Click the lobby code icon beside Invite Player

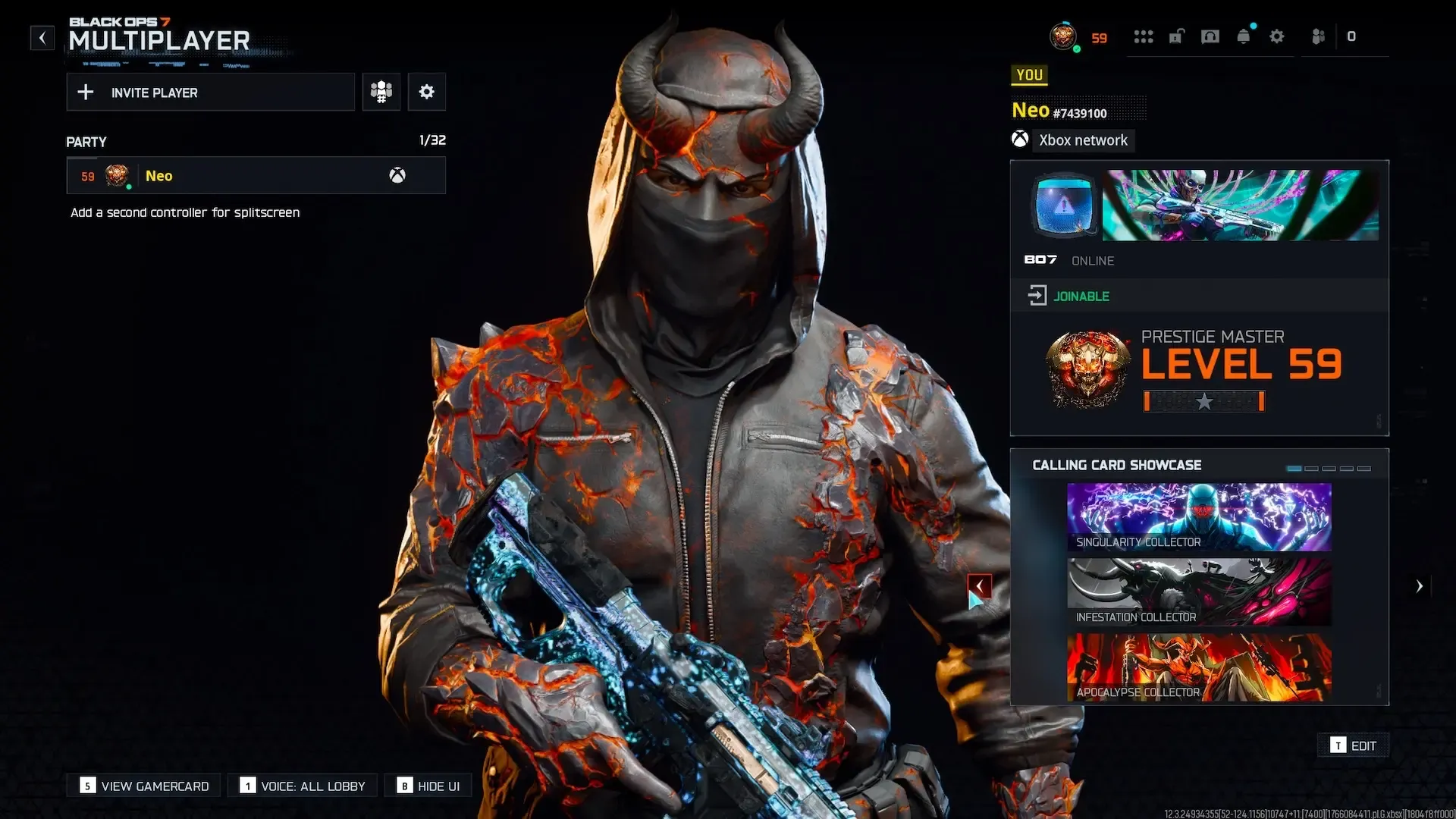pos(381,91)
